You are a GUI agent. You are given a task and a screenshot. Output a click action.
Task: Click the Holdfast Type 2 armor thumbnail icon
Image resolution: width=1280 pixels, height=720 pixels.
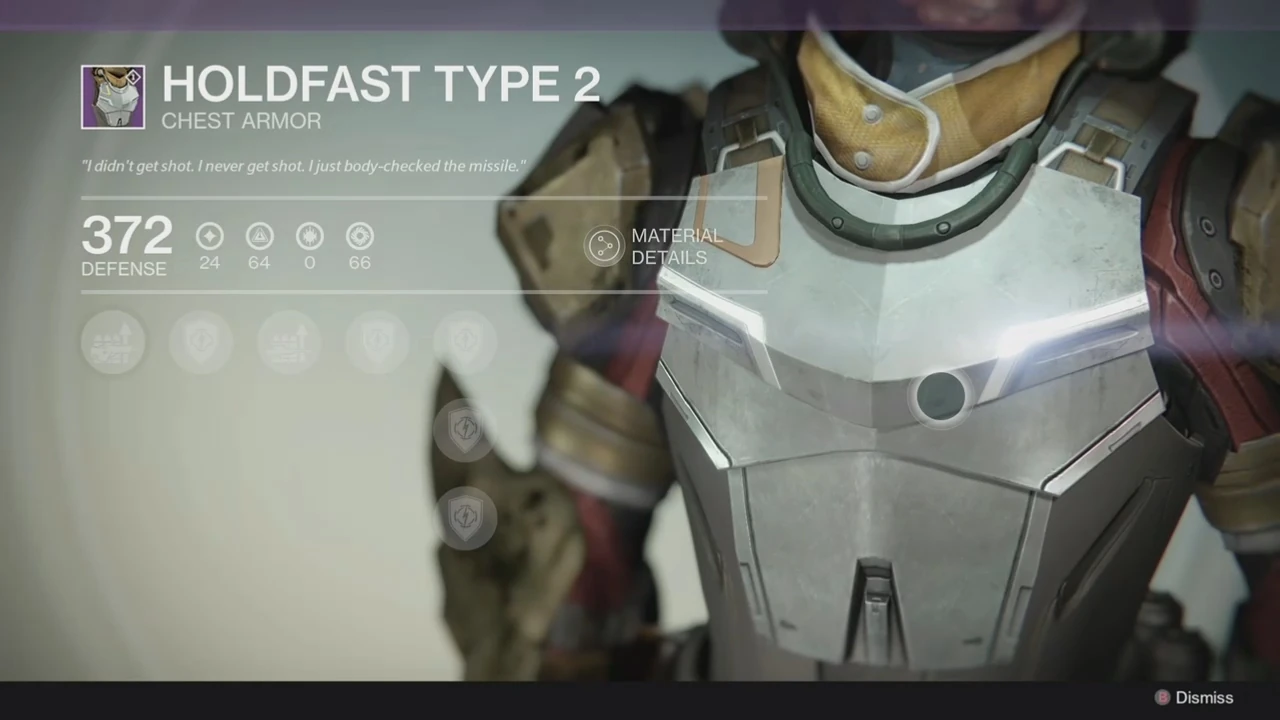(x=112, y=96)
